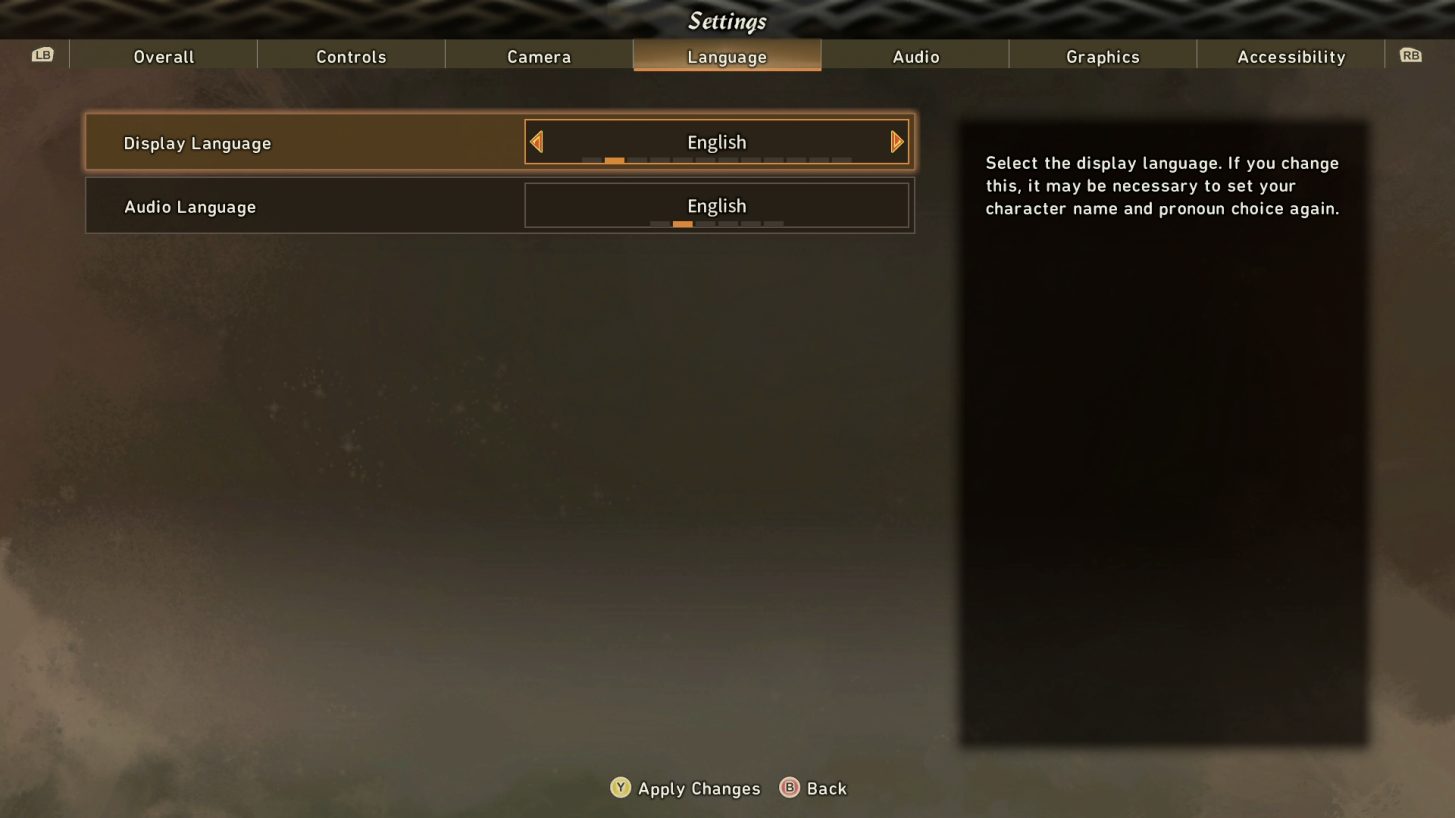Click Apply Changes
This screenshot has height=818, width=1455.
[x=700, y=788]
